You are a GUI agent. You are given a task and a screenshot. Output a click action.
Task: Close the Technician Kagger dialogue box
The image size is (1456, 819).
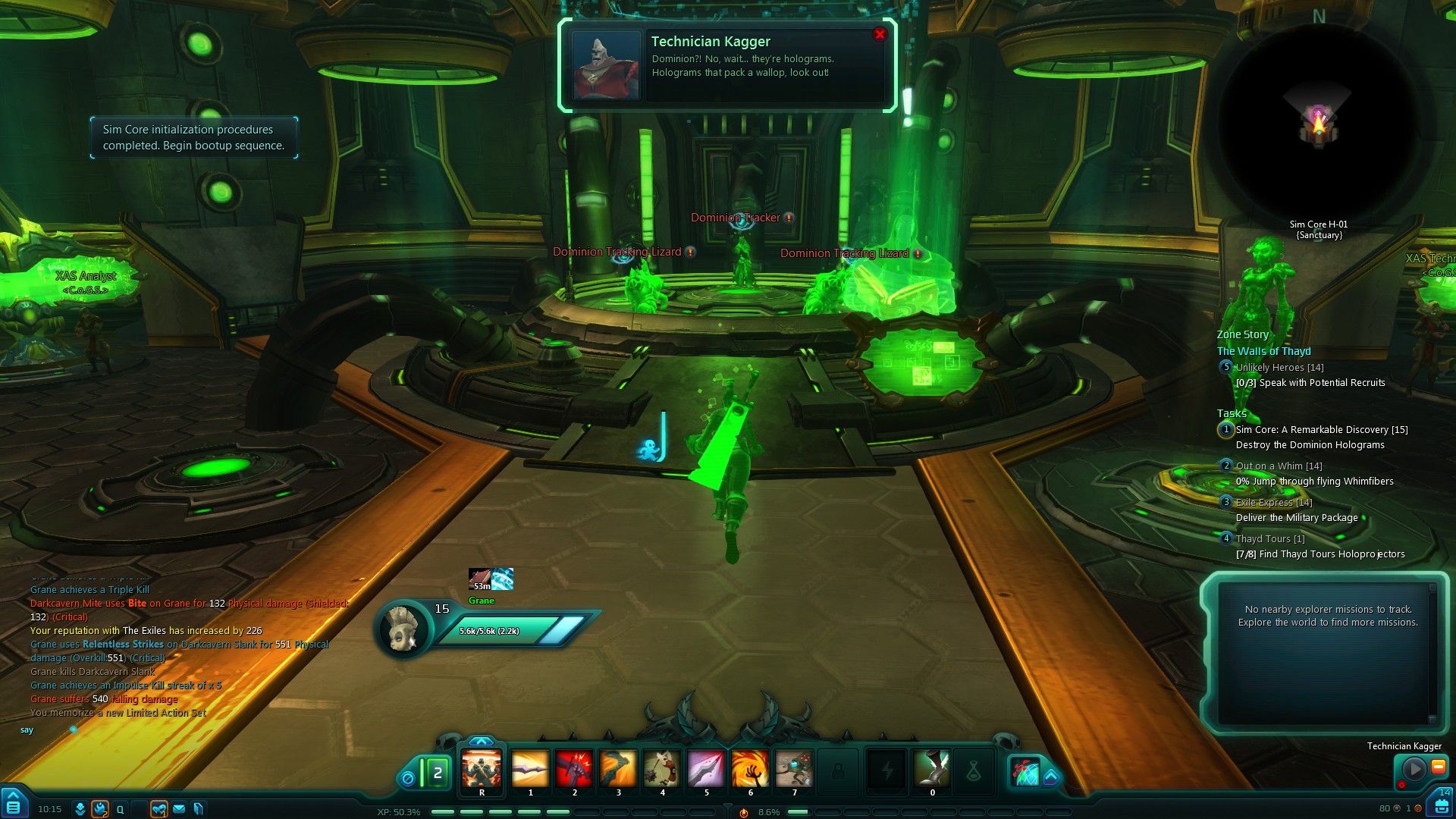pyautogui.click(x=880, y=34)
